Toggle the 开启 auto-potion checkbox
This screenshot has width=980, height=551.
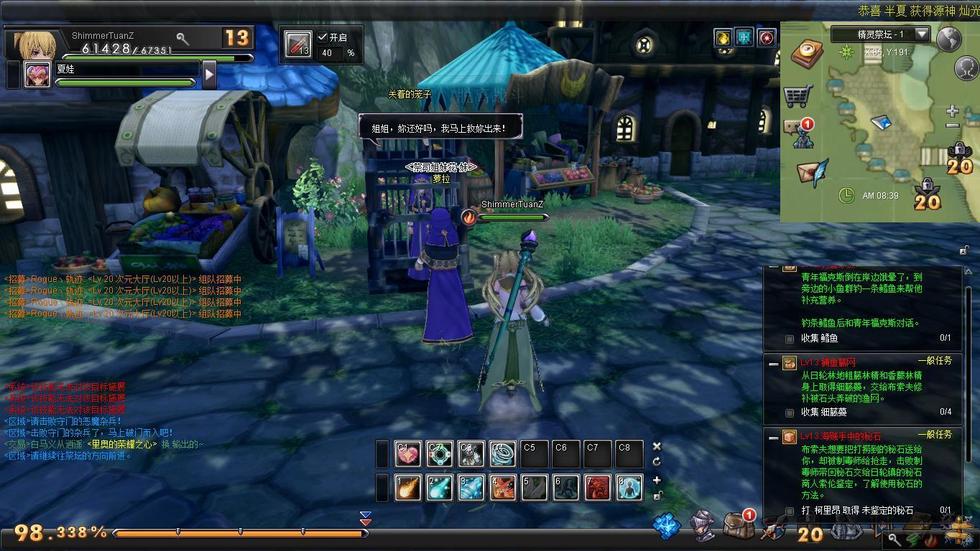coord(322,37)
